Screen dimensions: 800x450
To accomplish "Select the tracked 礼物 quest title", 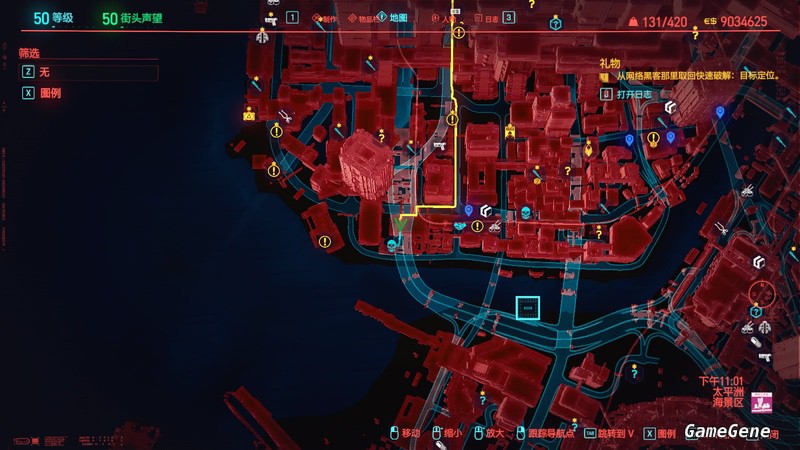I will coord(610,62).
